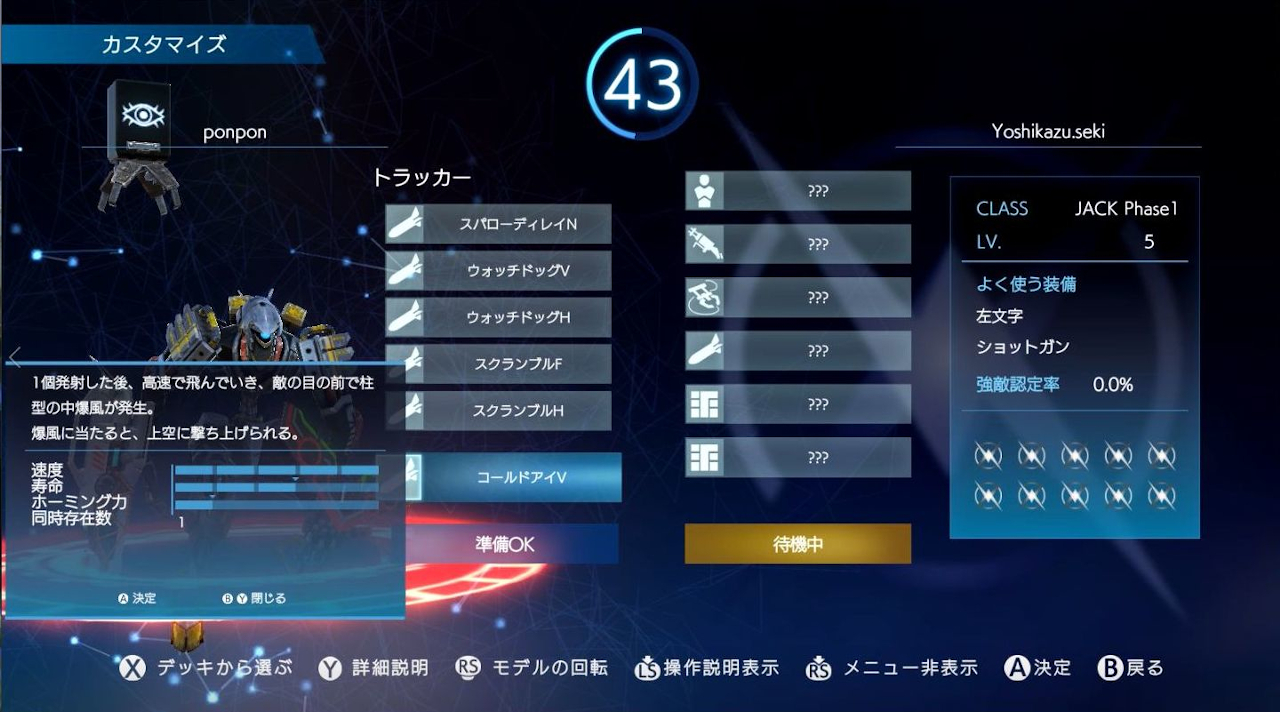The width and height of the screenshot is (1280, 712).
Task: Select opponent's hidden gun weapon slot
Action: coord(797,243)
